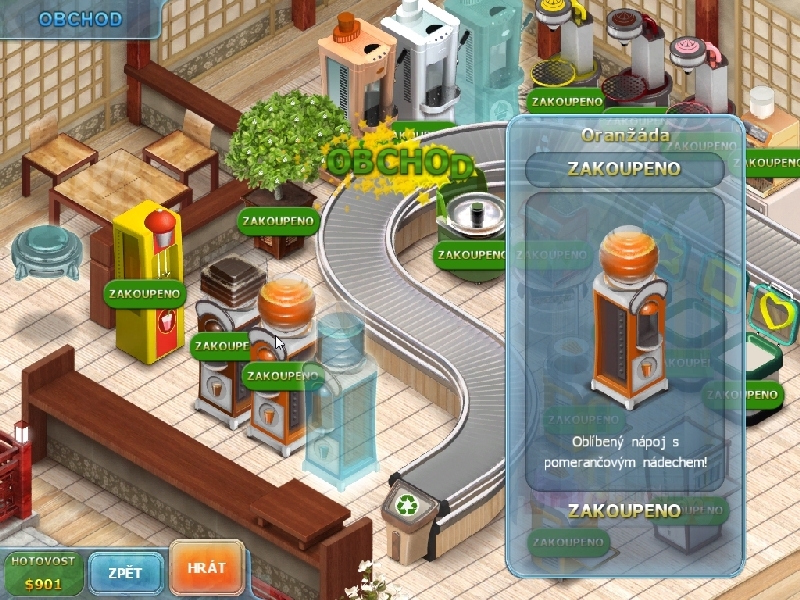Choose the recycling trash bin

click(411, 517)
